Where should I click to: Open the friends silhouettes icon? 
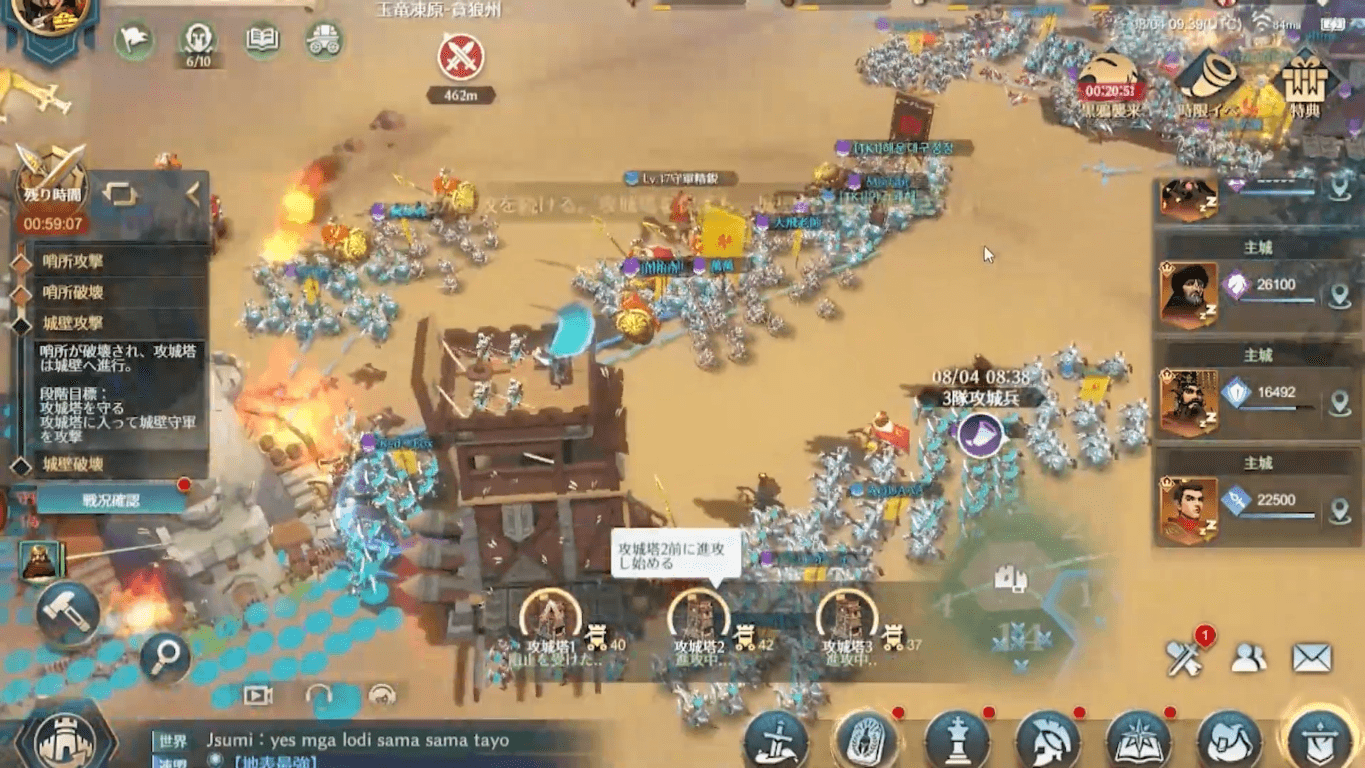point(1248,657)
